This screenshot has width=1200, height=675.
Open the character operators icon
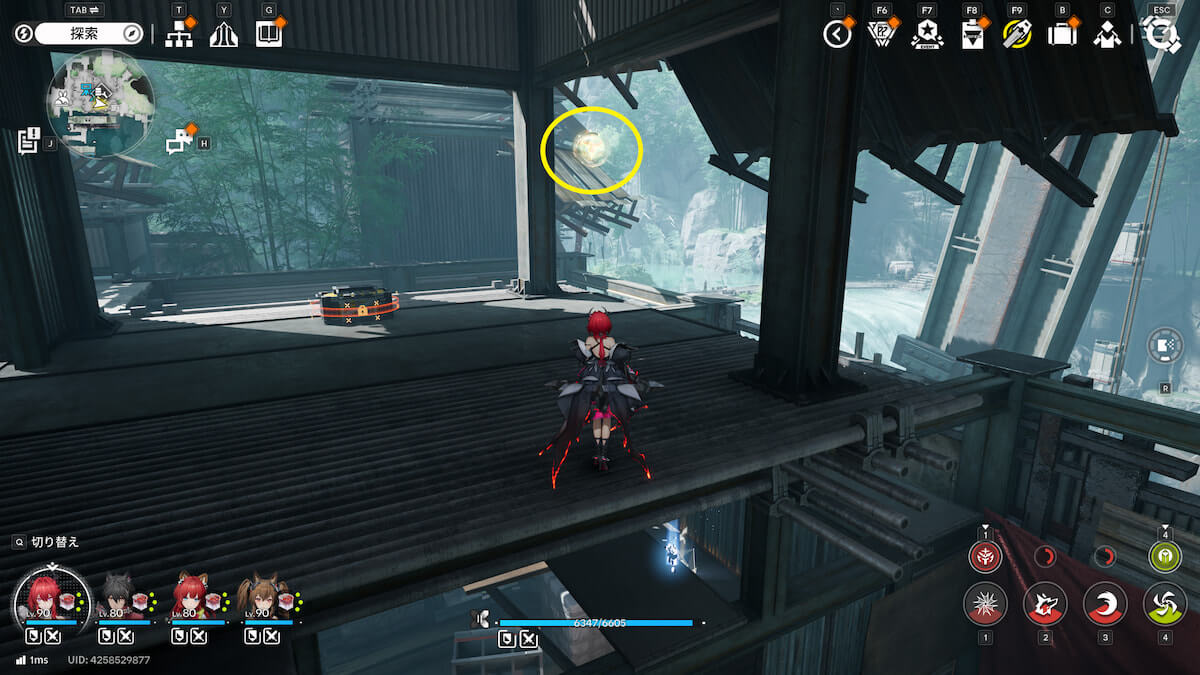[1107, 35]
